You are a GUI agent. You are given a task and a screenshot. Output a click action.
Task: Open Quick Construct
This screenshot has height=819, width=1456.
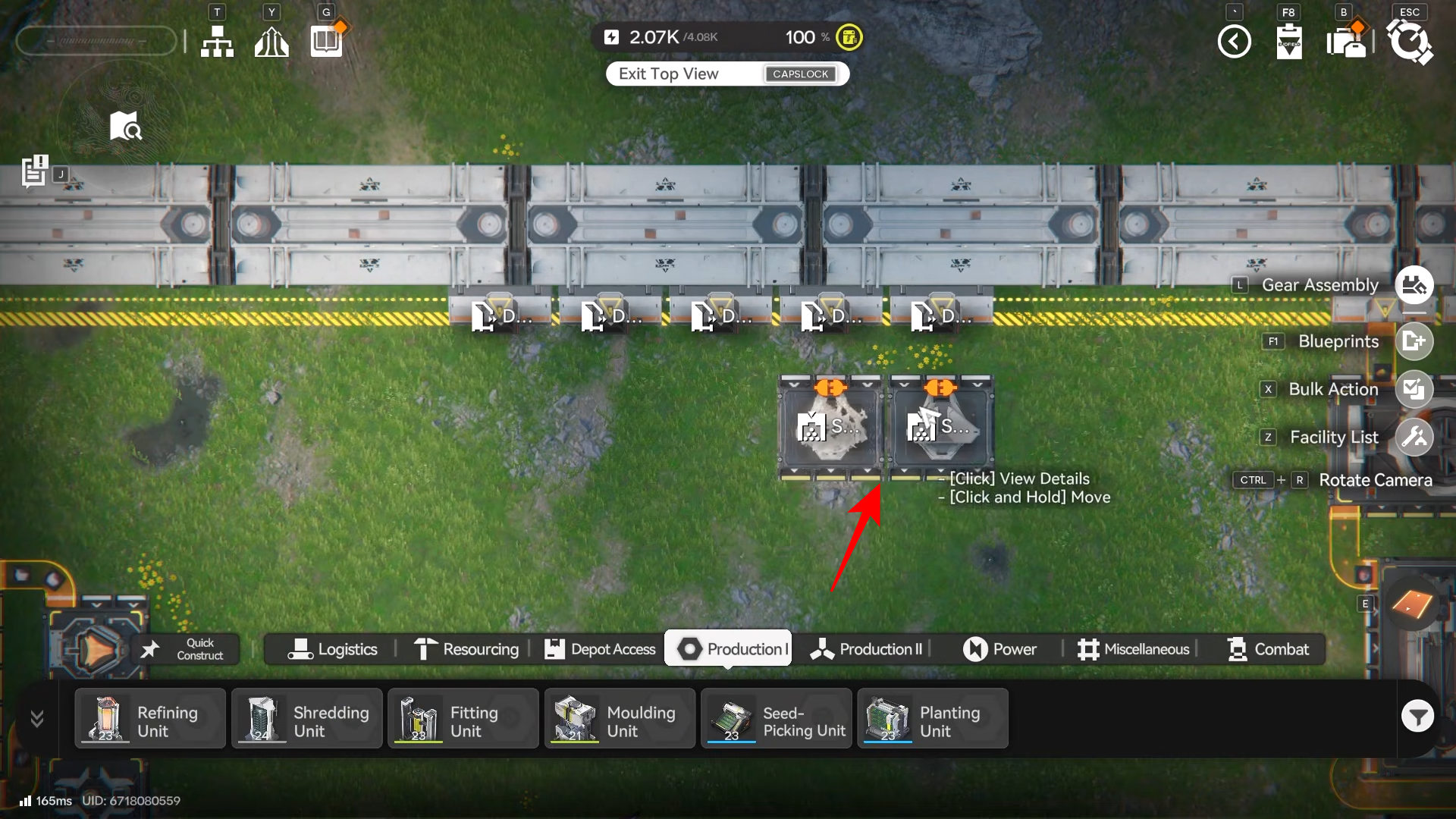187,649
